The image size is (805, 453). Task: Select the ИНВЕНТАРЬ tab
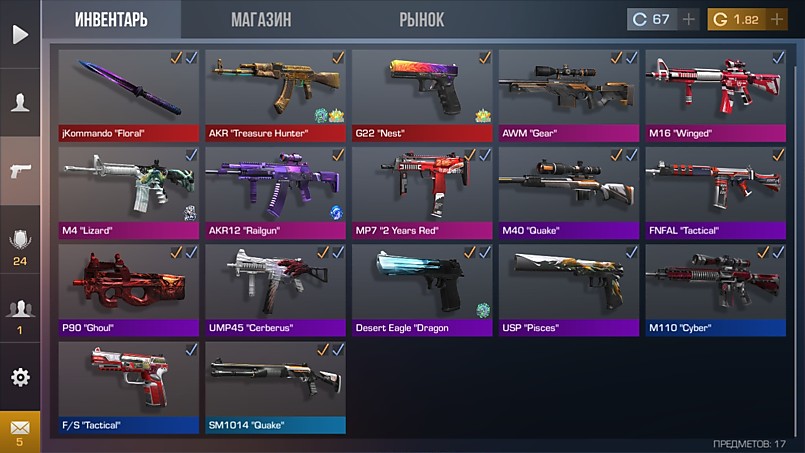pos(111,20)
